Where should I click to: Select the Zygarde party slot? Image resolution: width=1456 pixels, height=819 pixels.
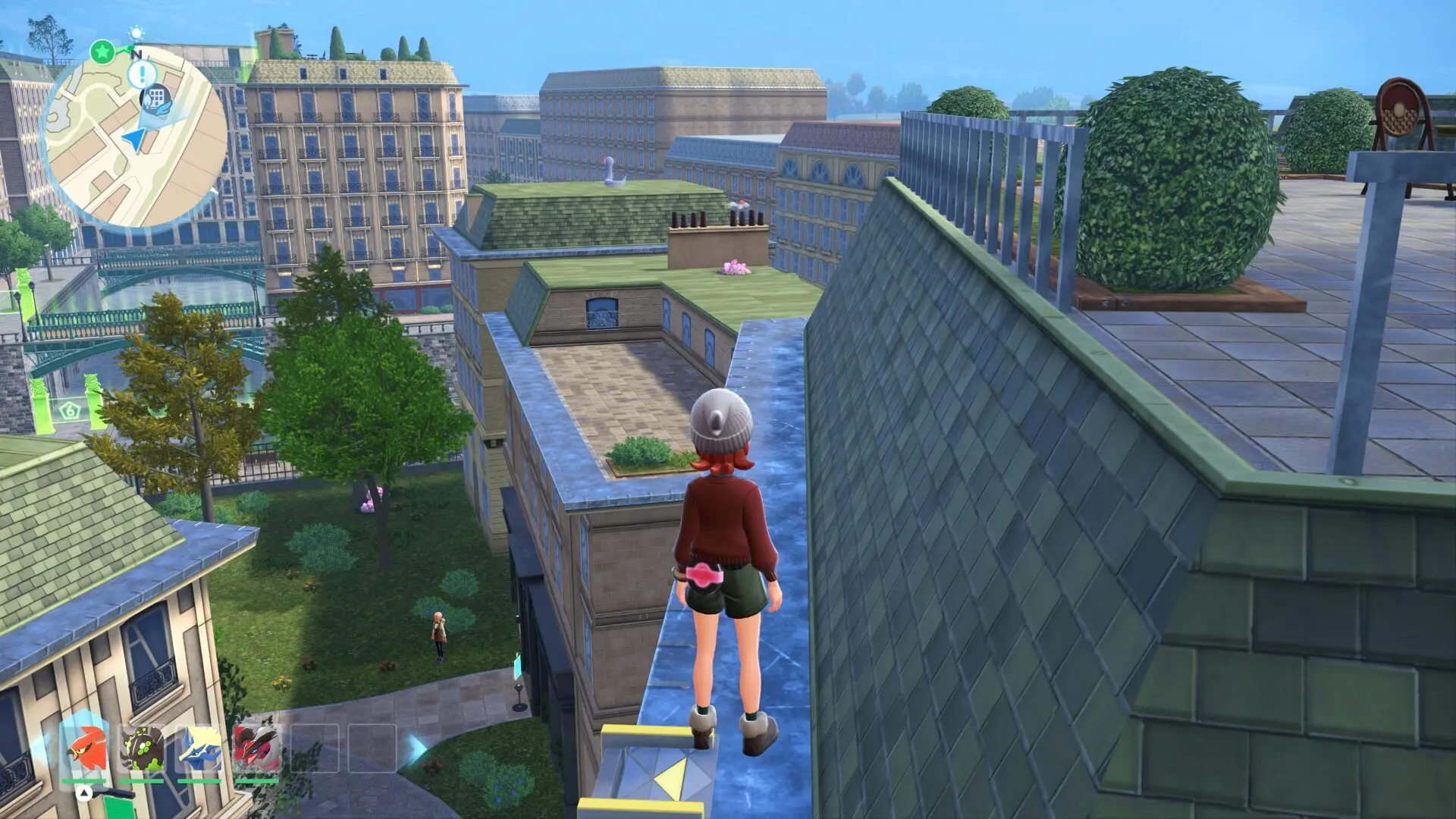(x=142, y=748)
